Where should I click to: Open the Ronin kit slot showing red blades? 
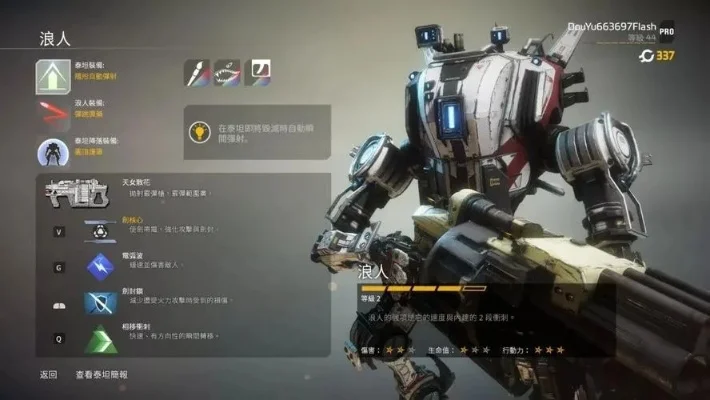click(51, 108)
